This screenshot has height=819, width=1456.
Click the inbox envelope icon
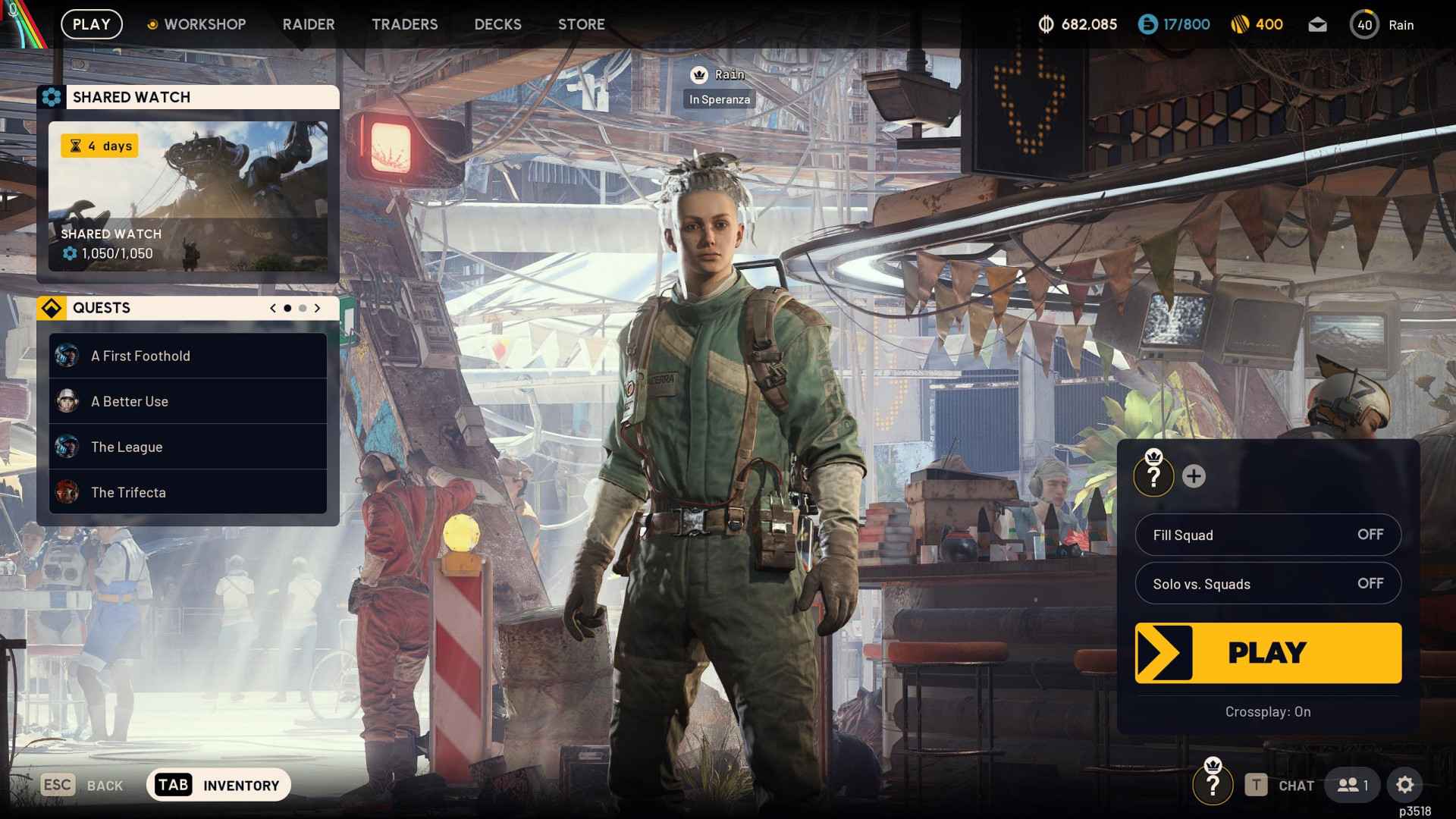pos(1317,24)
